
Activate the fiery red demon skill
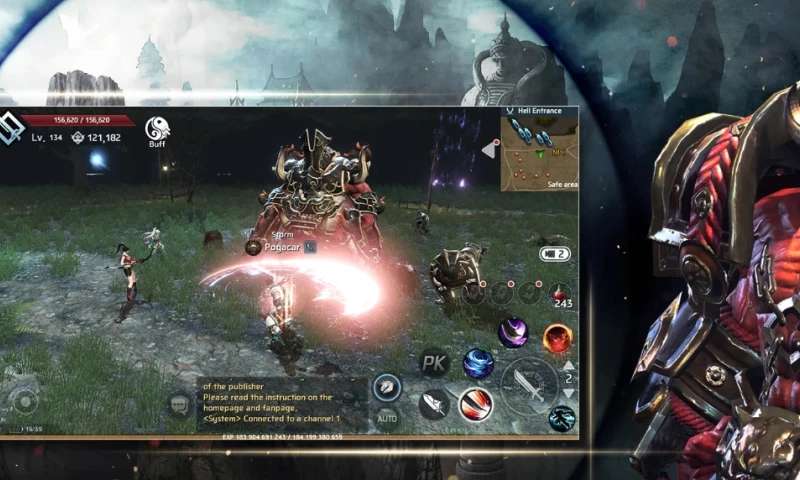557,338
